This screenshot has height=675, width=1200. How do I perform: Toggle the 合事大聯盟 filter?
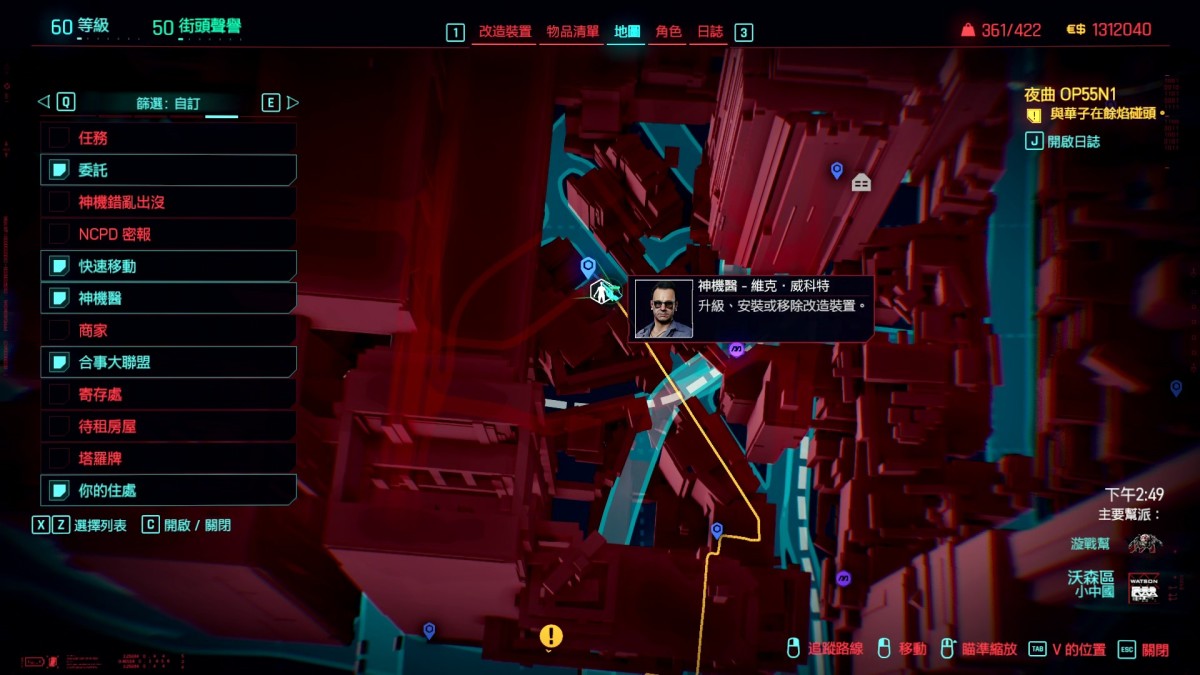[168, 362]
